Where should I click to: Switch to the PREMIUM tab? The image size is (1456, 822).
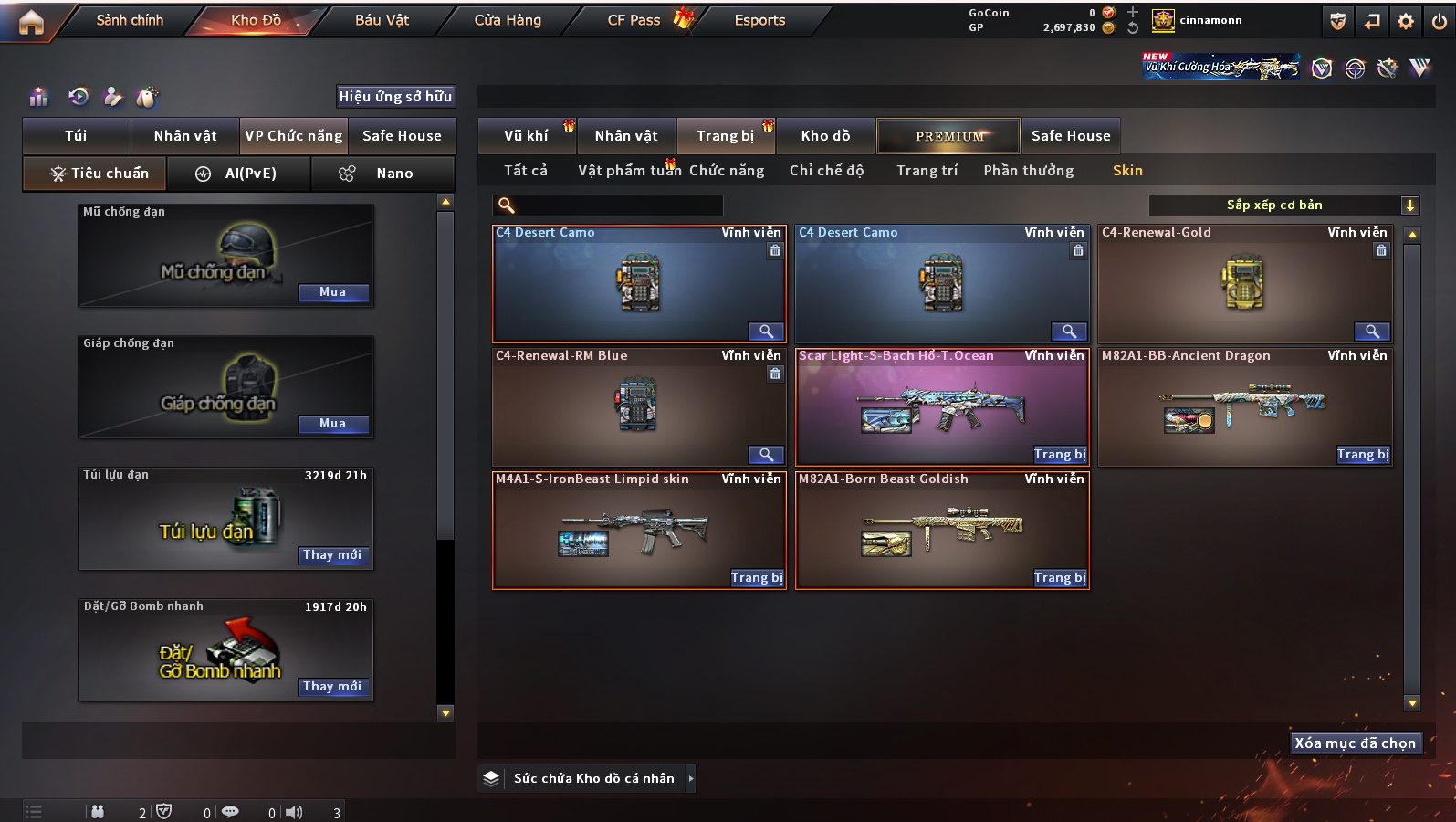(949, 136)
